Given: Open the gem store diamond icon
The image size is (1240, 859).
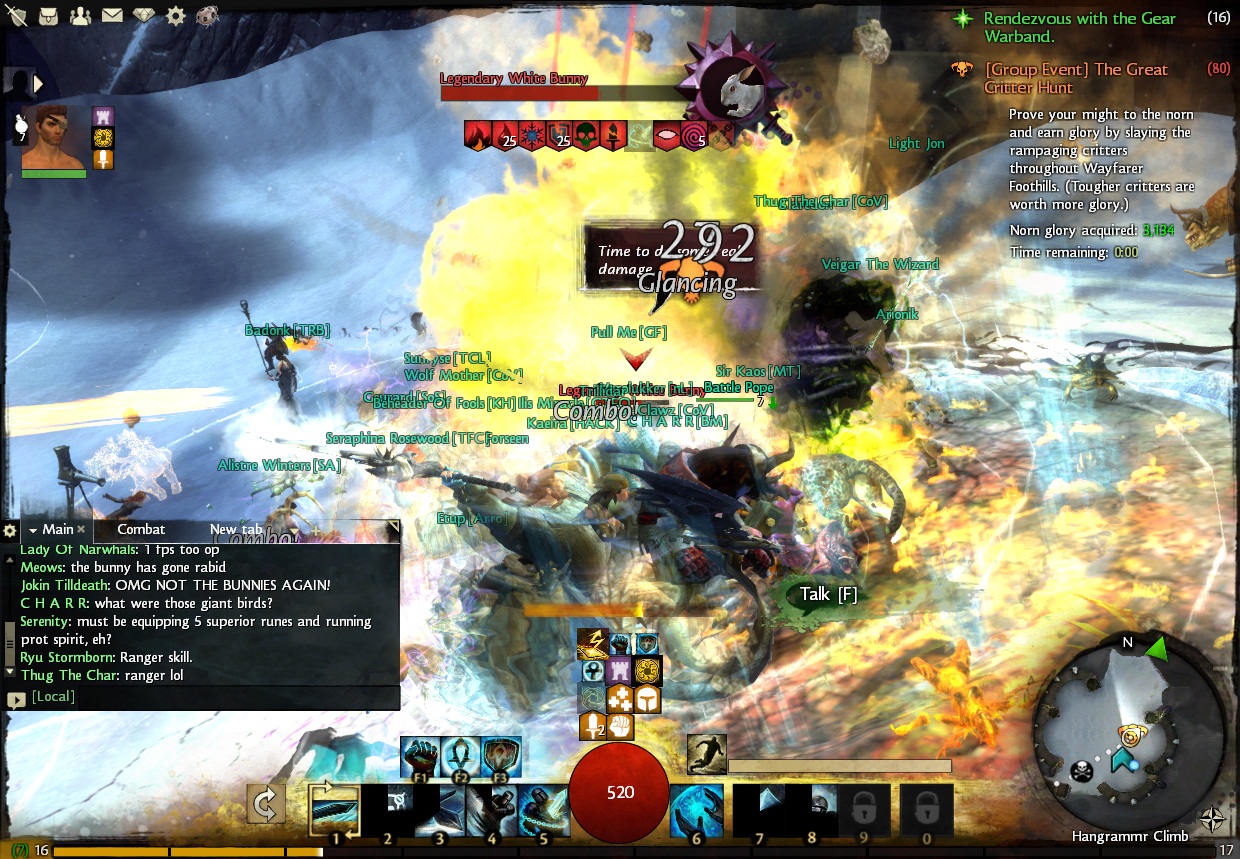Looking at the screenshot, I should click(145, 15).
